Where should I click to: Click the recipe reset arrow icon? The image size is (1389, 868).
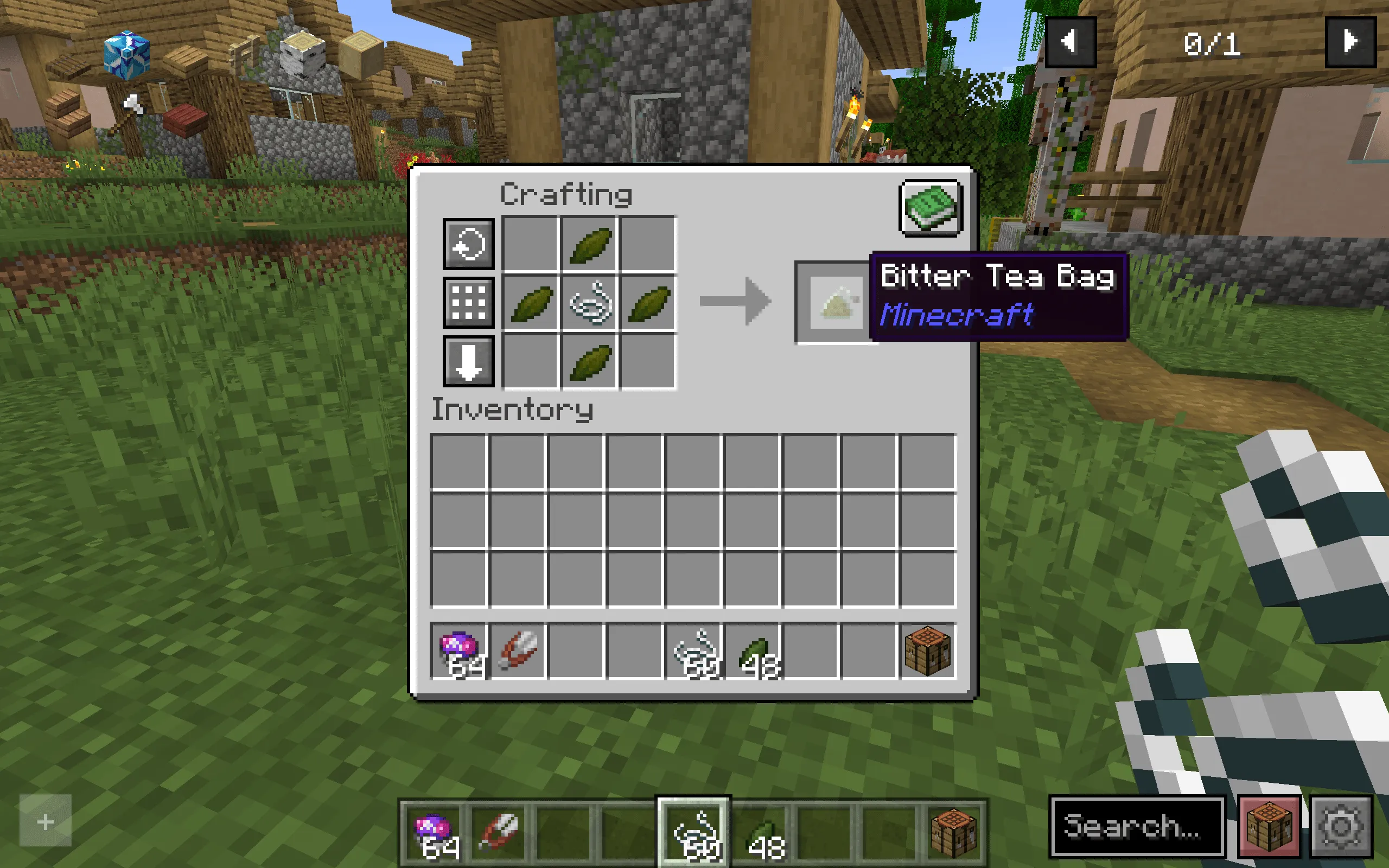pyautogui.click(x=468, y=246)
